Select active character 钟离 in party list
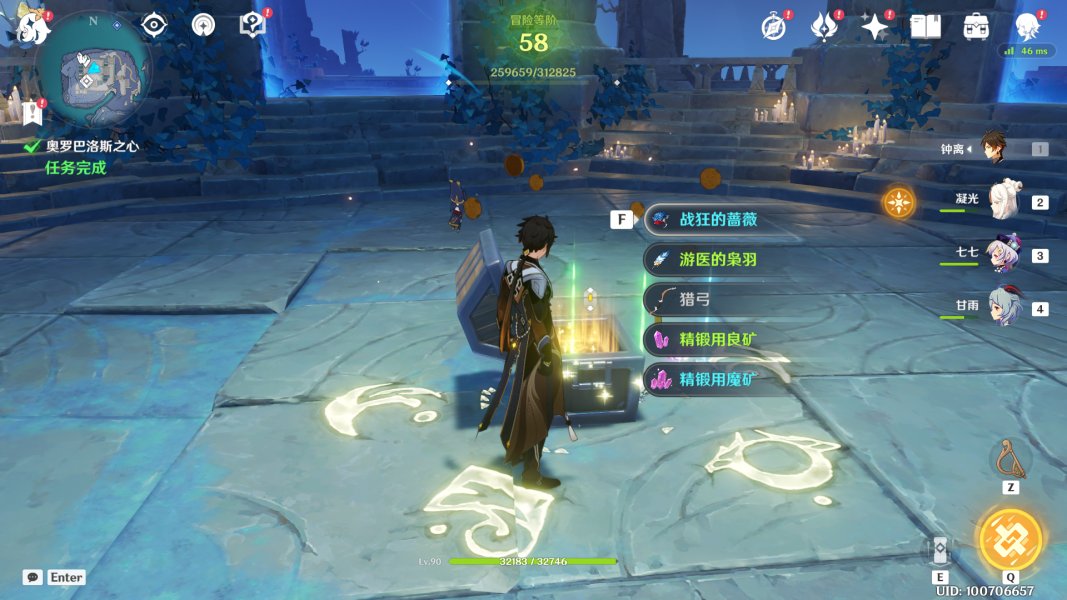1067x600 pixels. pos(992,148)
